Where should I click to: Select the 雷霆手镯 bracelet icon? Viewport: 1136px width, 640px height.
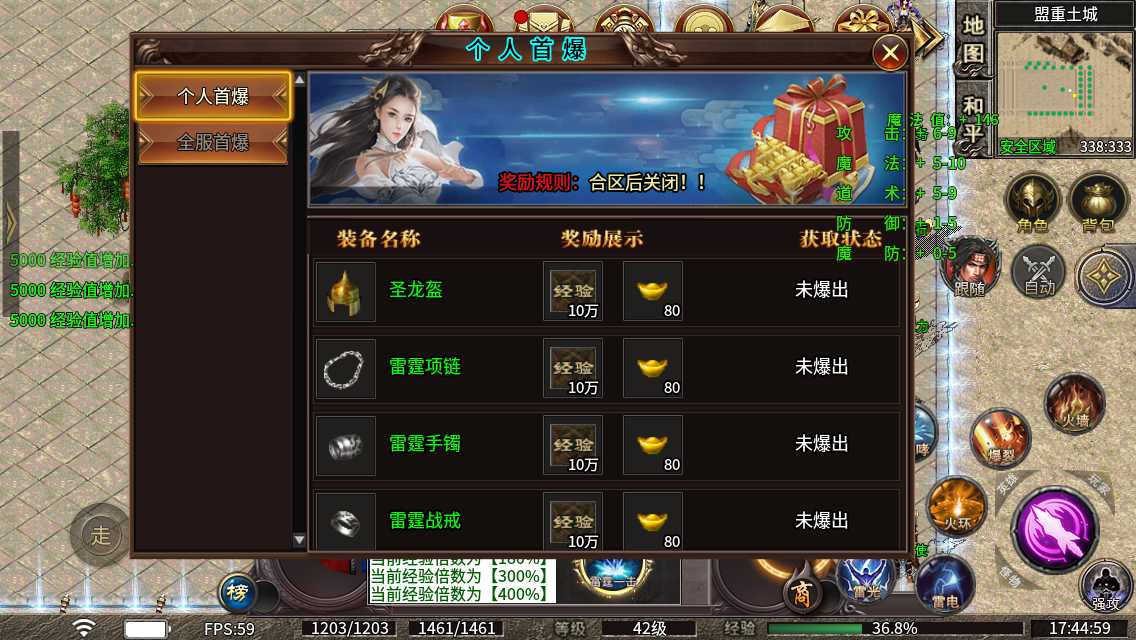(346, 445)
